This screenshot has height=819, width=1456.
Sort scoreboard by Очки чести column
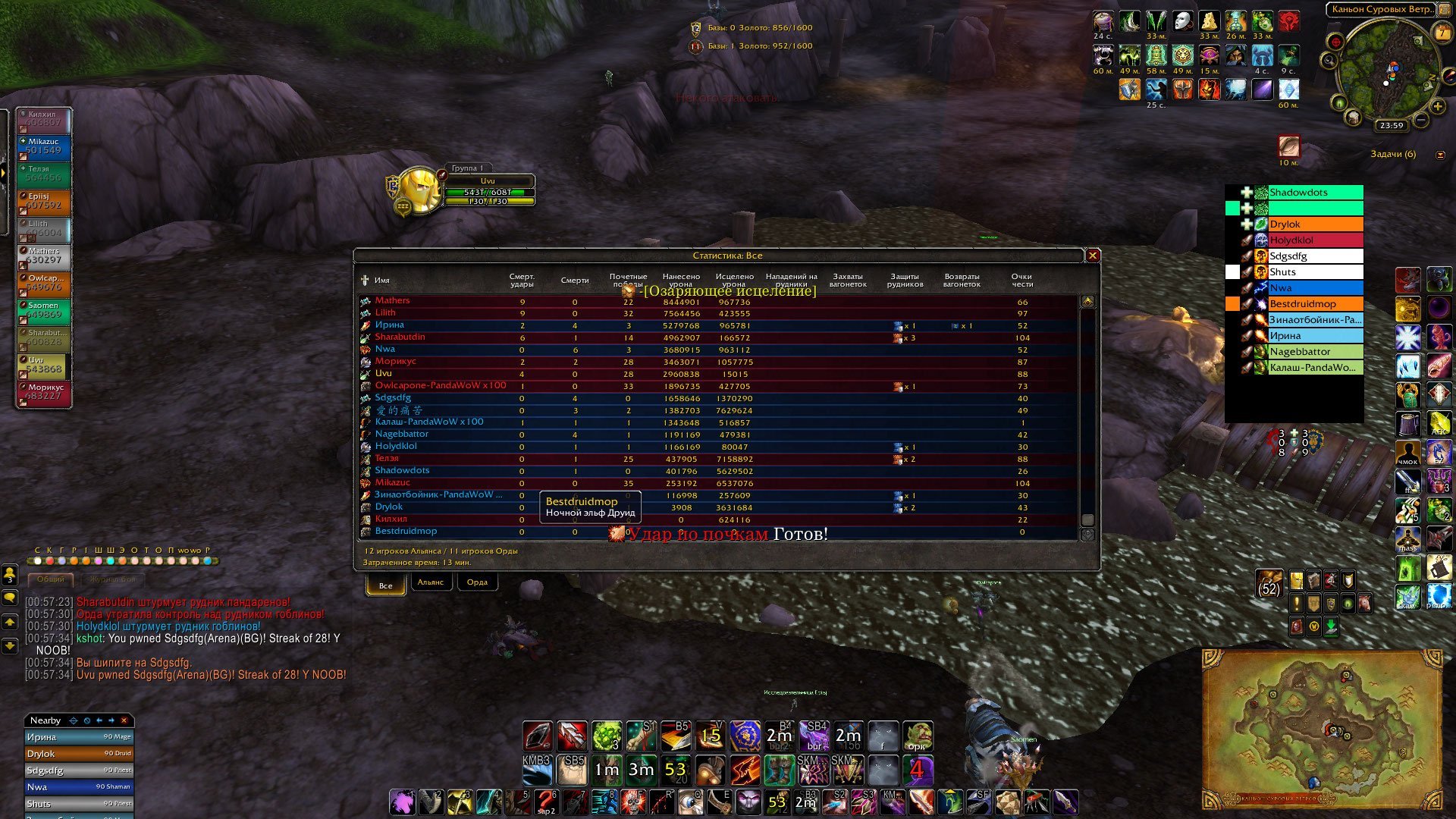click(1022, 281)
